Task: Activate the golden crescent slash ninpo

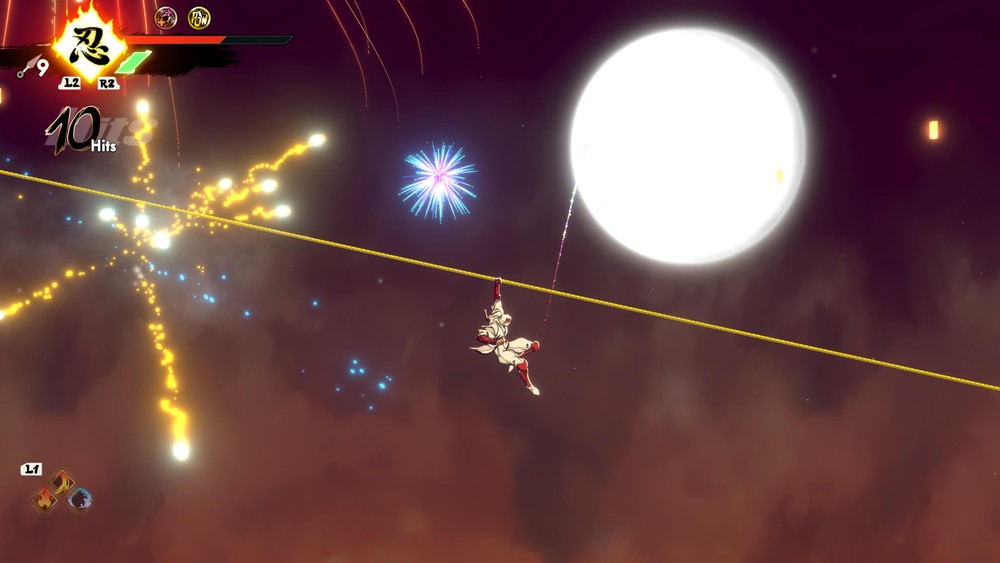Action: coord(62,482)
